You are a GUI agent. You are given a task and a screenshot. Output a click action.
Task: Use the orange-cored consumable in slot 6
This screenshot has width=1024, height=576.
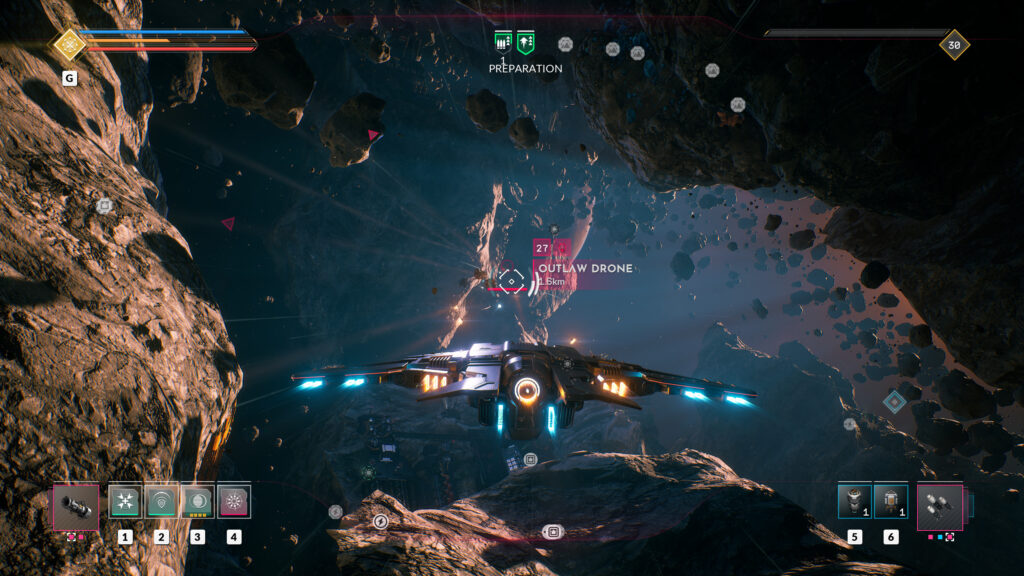(x=890, y=501)
